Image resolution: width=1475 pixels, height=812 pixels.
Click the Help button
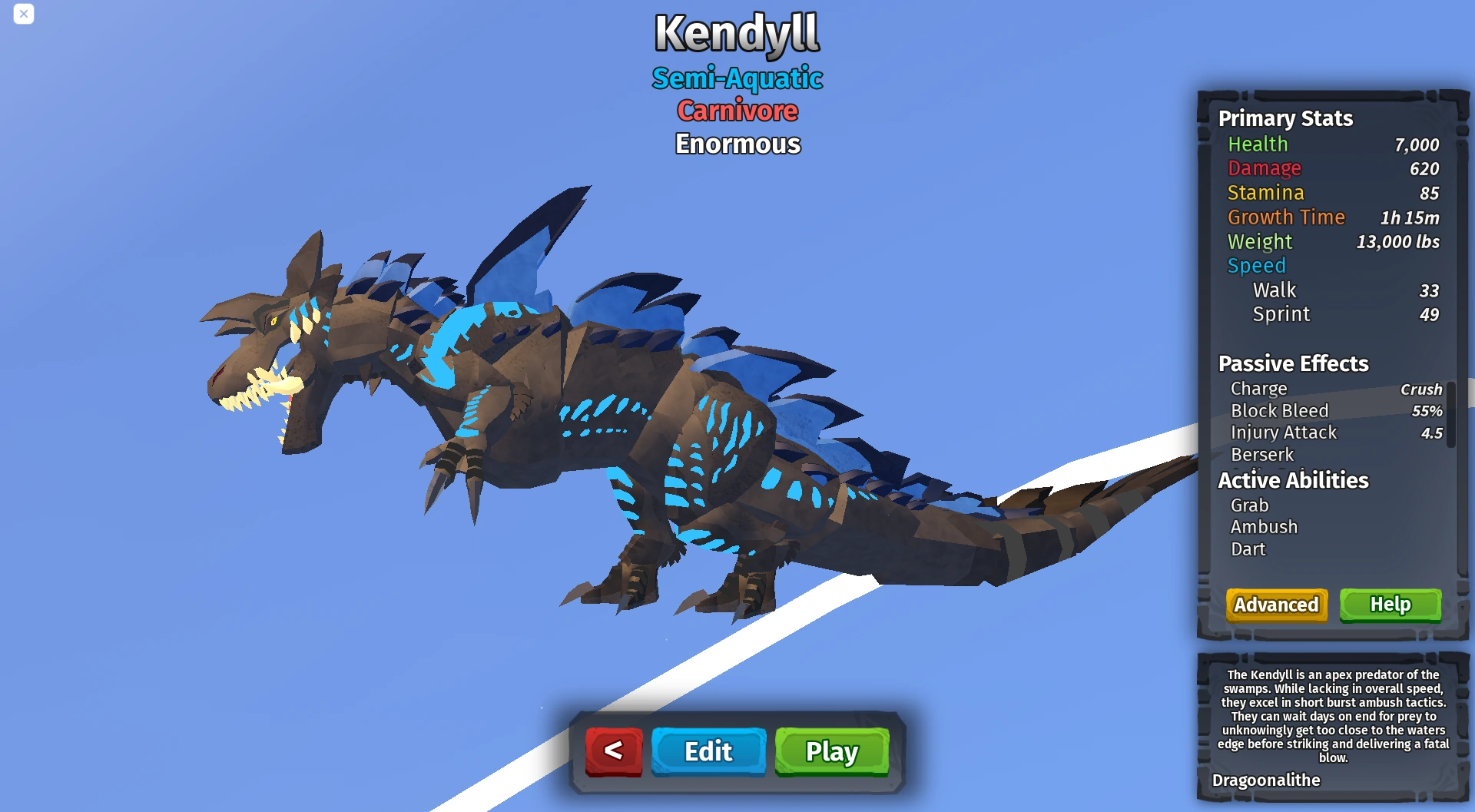pyautogui.click(x=1390, y=605)
